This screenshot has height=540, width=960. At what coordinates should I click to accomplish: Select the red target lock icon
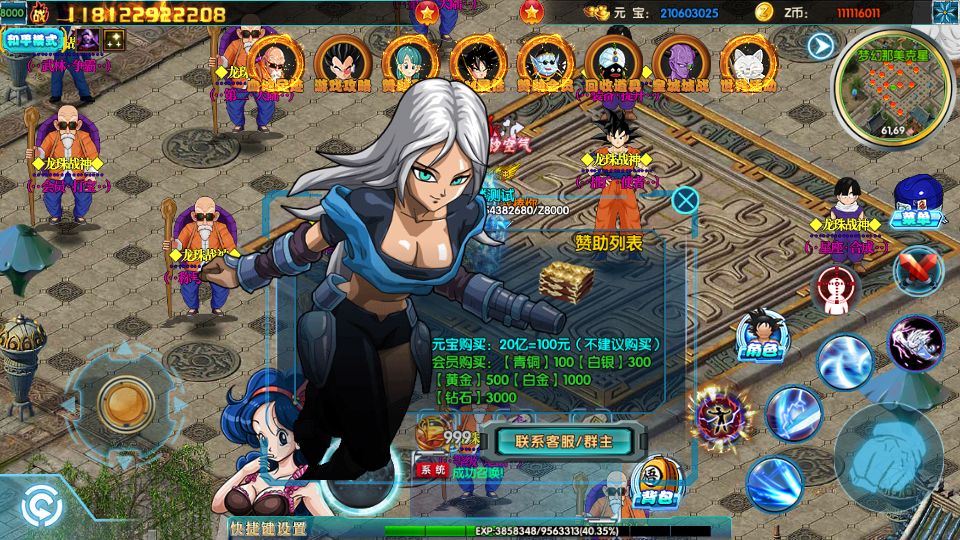click(x=838, y=288)
